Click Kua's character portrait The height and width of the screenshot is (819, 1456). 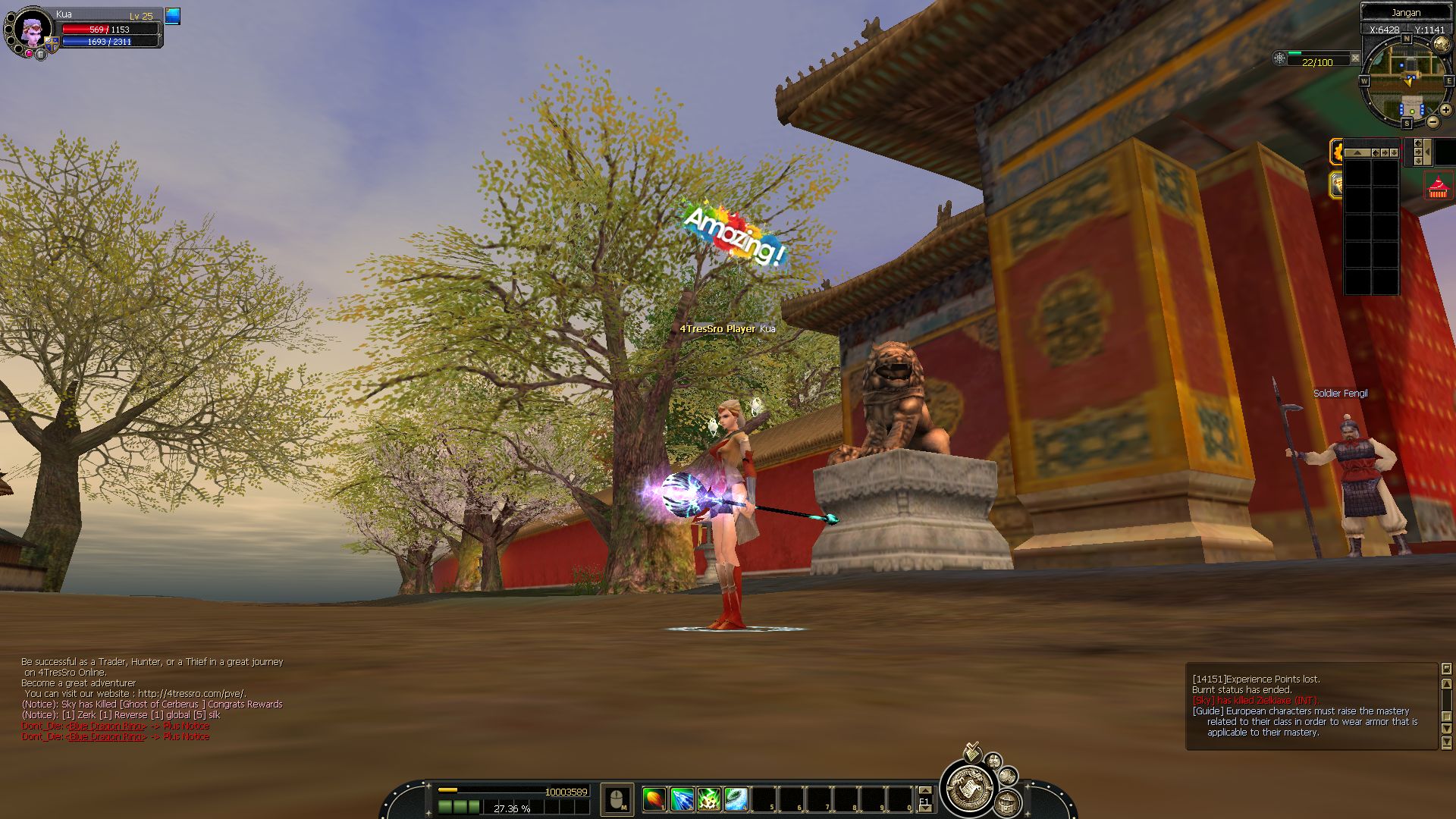(33, 29)
